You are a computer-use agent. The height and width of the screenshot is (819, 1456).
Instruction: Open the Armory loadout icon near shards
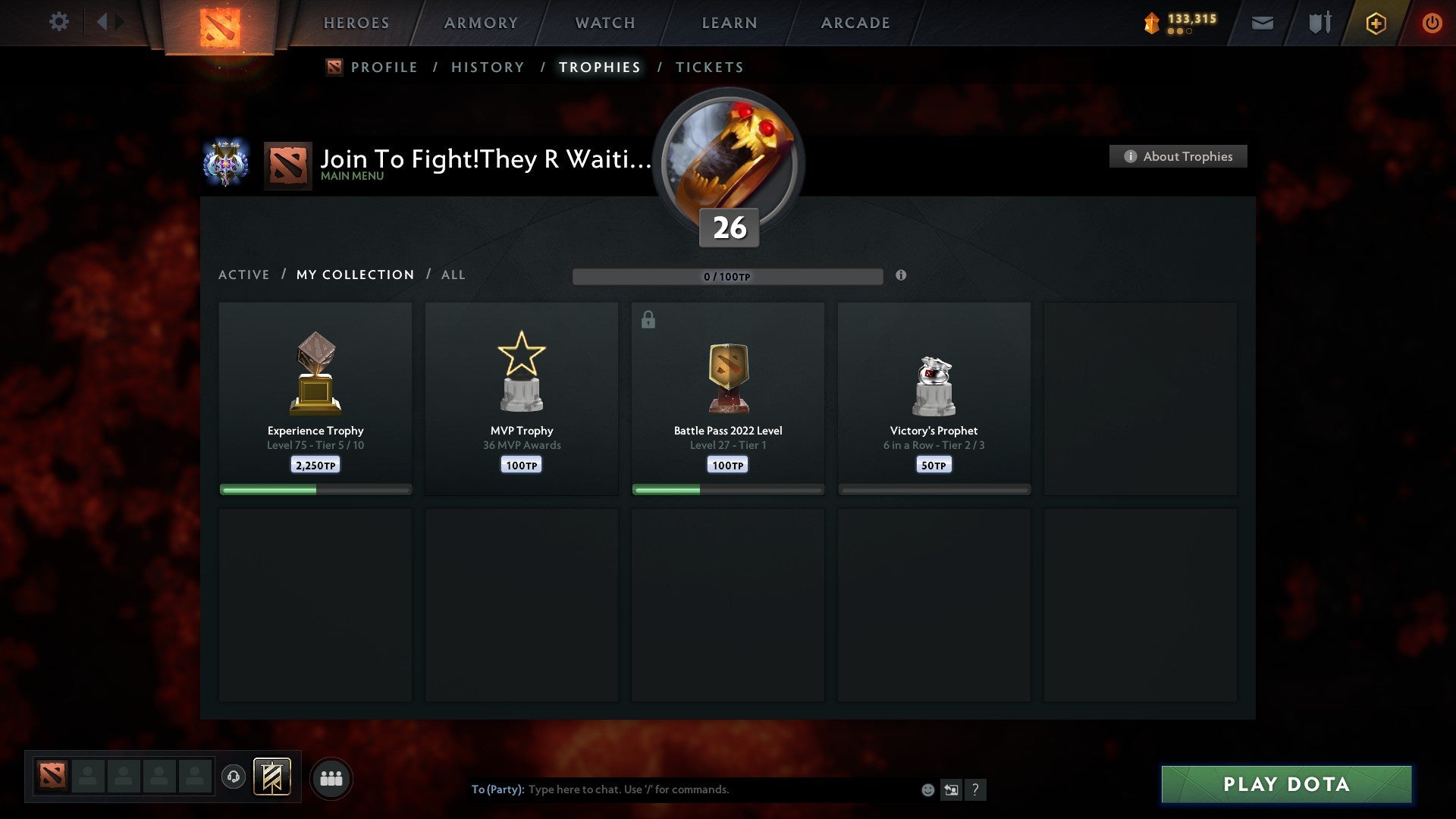[1319, 23]
